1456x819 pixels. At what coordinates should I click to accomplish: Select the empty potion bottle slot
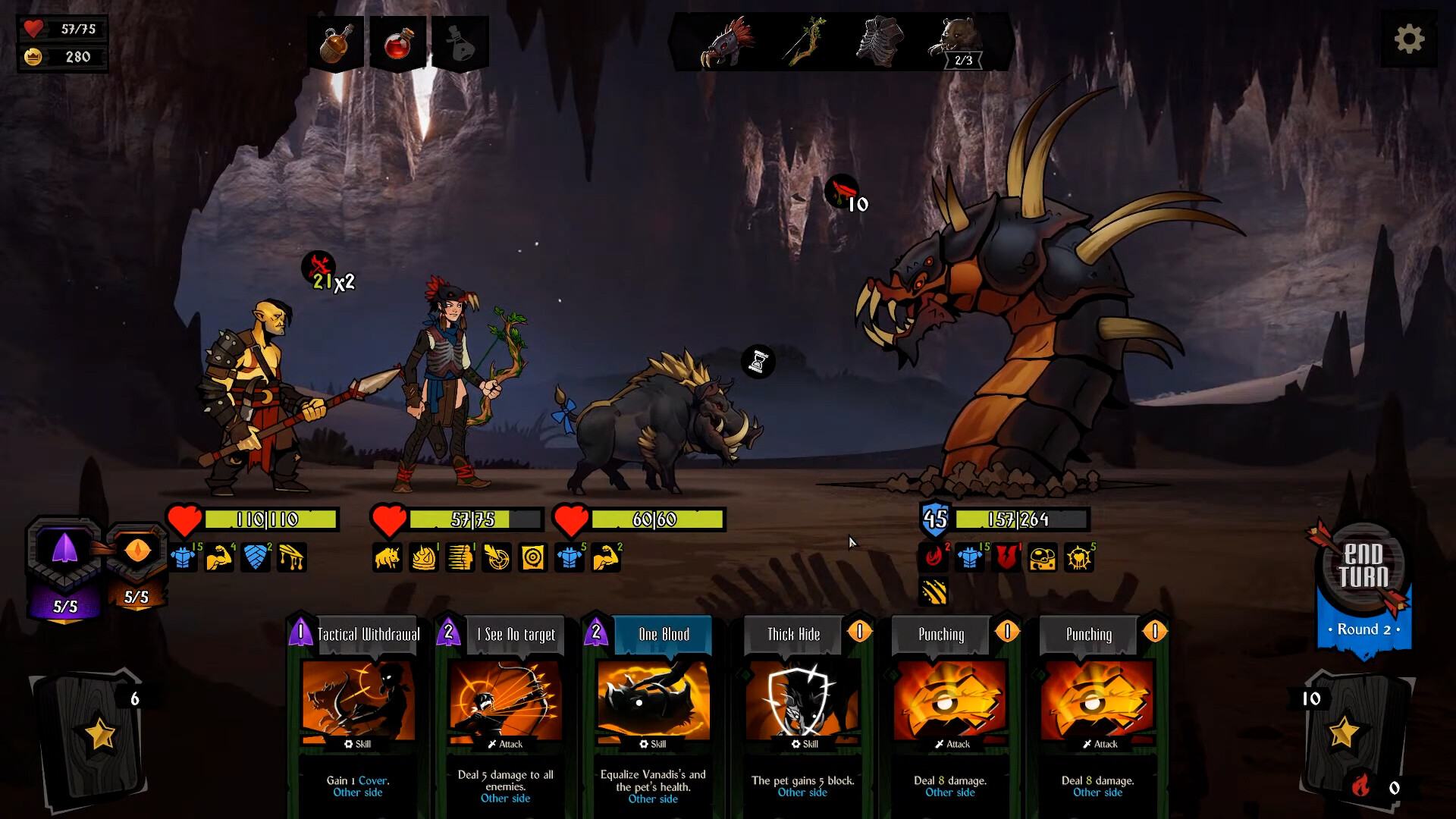point(460,44)
